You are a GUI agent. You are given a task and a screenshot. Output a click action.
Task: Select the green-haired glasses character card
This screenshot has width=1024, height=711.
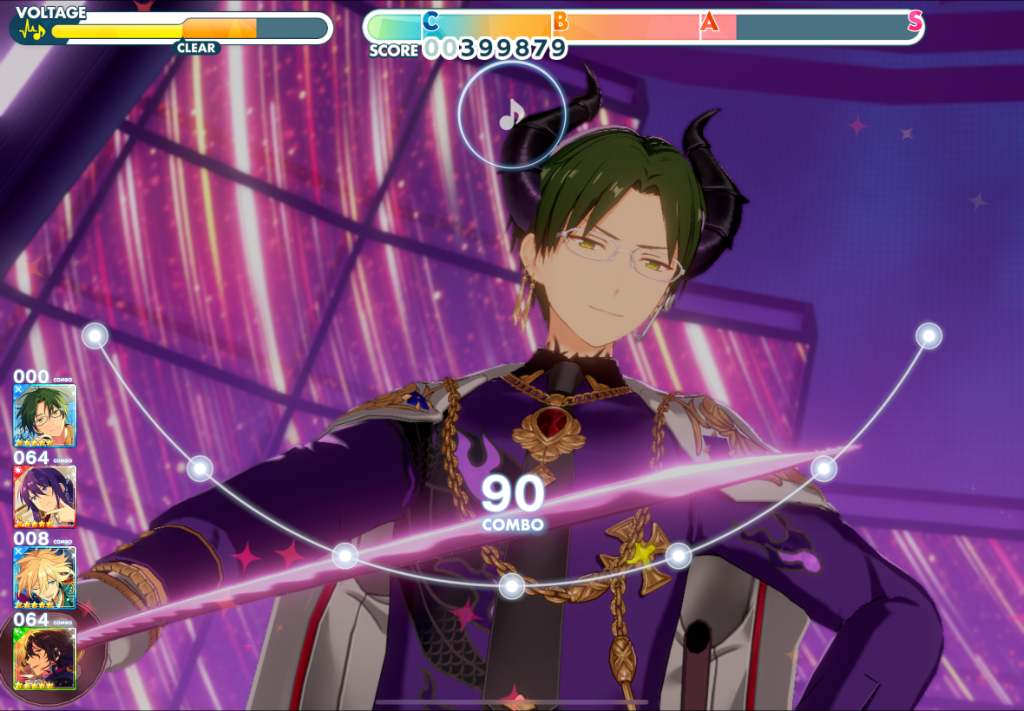point(44,415)
